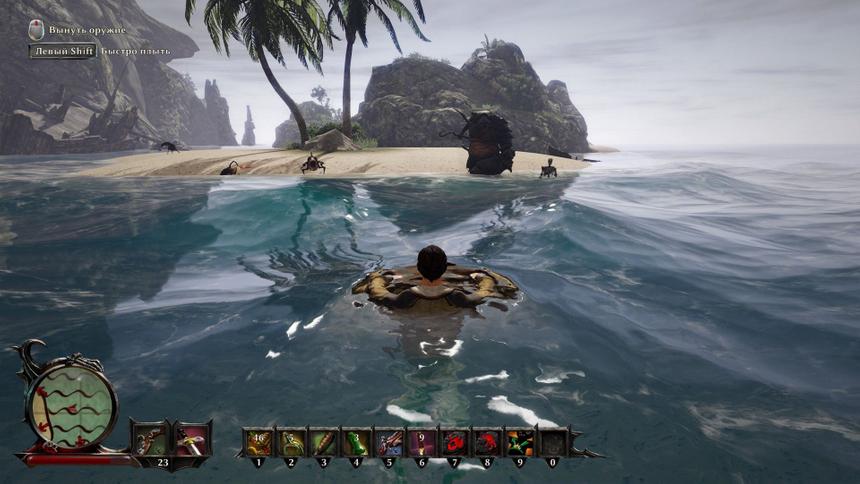860x484 pixels.
Task: Use the item in hotbar slot 2
Action: [291, 442]
